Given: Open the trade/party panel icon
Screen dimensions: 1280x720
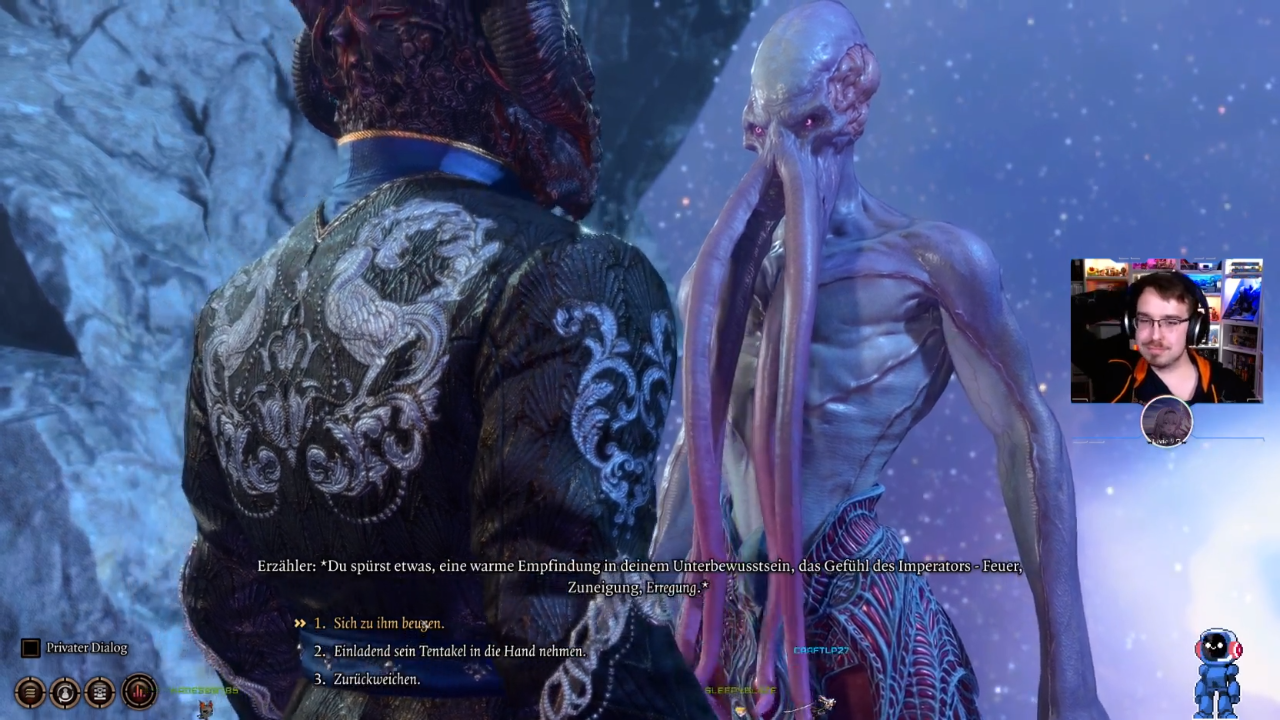Looking at the screenshot, I should tap(100, 691).
